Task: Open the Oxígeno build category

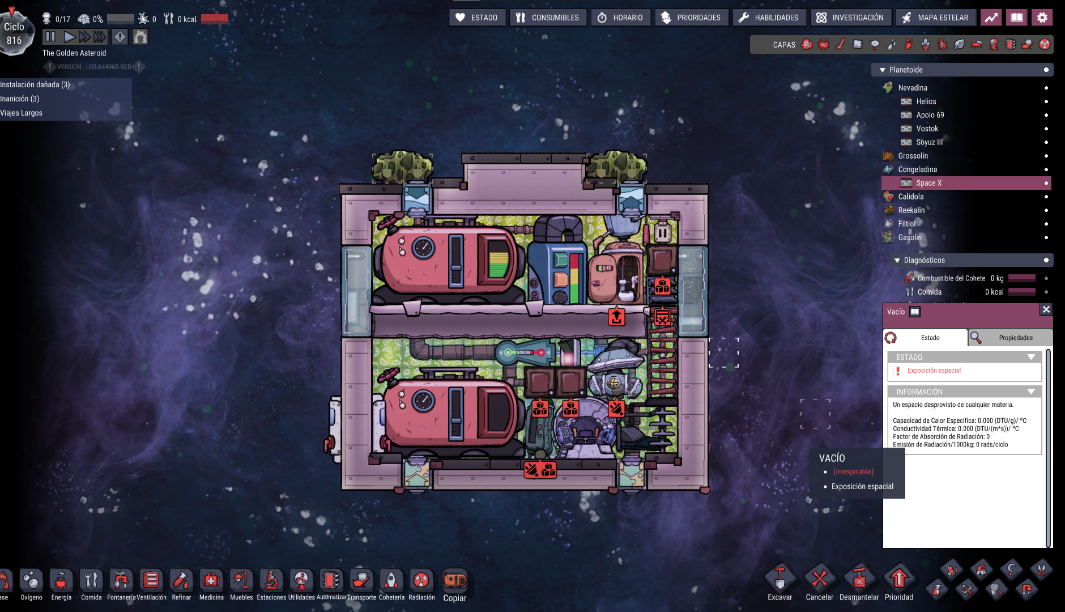Action: point(31,580)
